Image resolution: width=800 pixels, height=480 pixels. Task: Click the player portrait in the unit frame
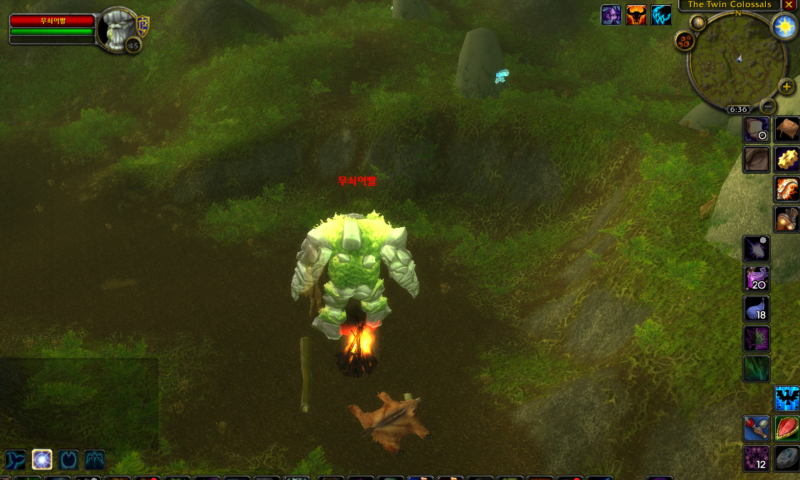[x=118, y=28]
